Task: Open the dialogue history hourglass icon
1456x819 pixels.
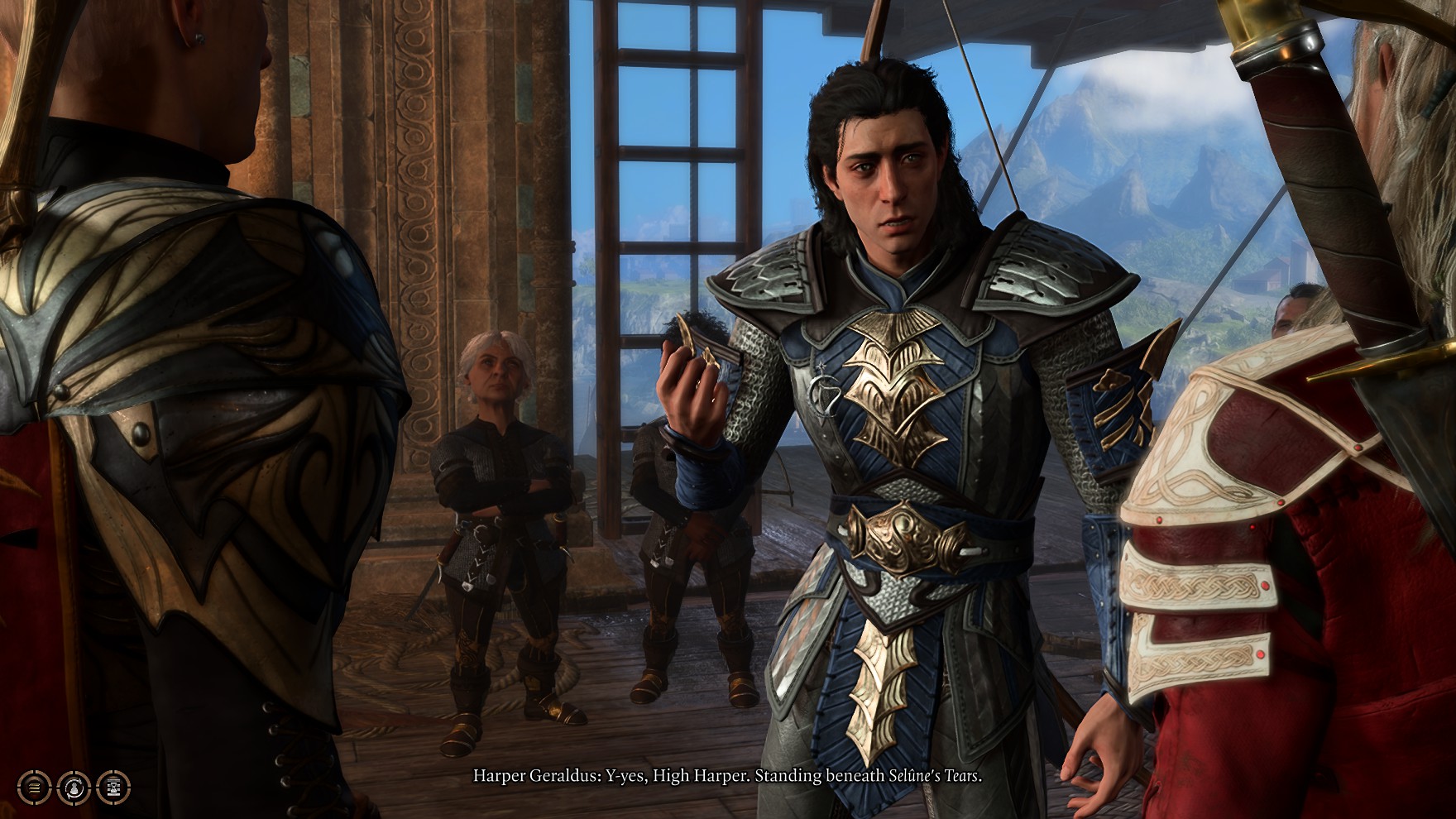Action: tap(113, 787)
